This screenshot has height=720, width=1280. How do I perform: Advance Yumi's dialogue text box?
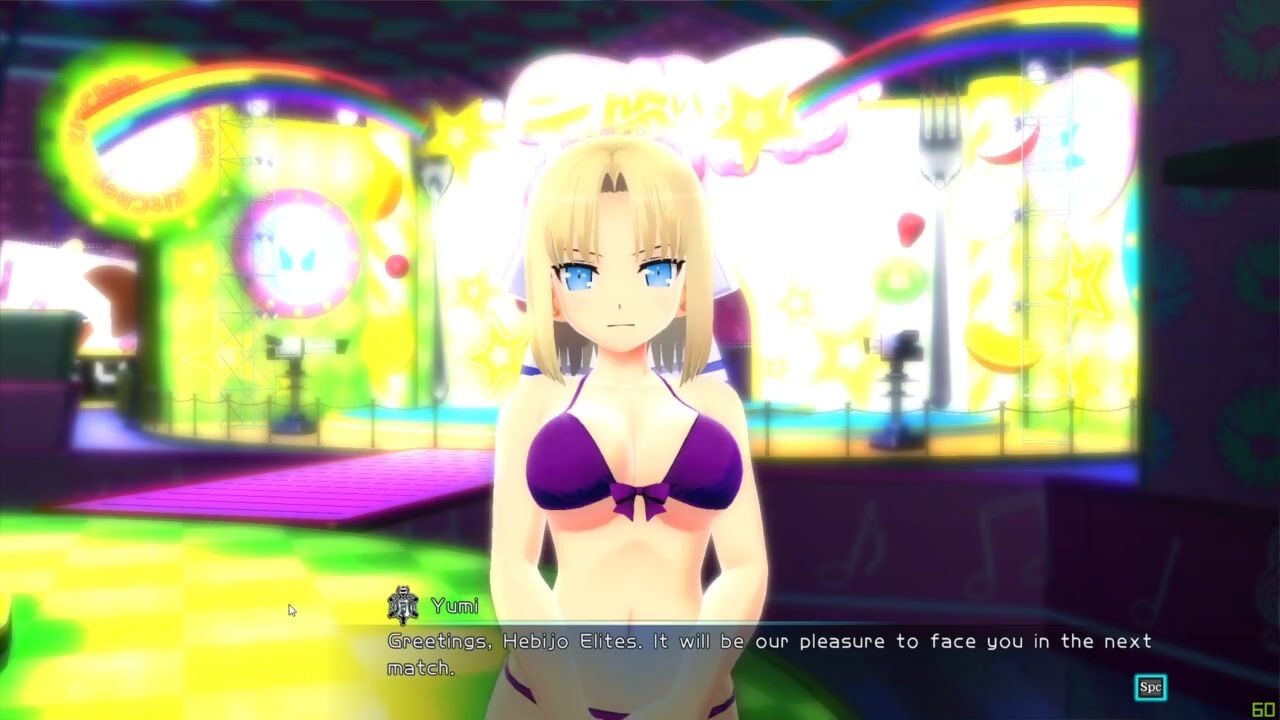point(1150,687)
